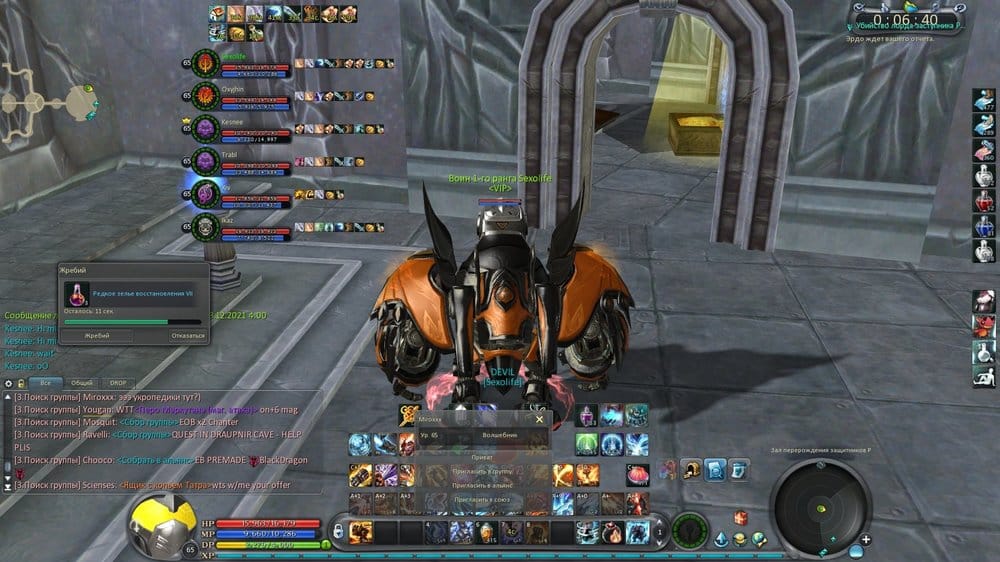Close the Miroxxx player context menu
Viewport: 1000px width, 562px height.
pos(540,420)
